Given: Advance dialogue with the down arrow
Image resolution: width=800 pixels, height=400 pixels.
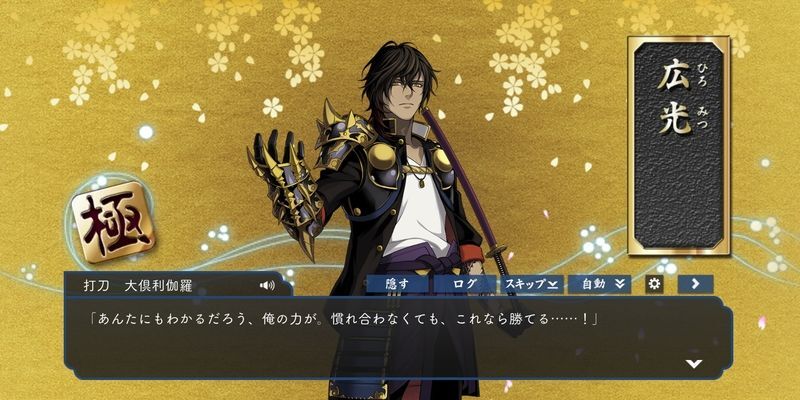Looking at the screenshot, I should [x=693, y=363].
